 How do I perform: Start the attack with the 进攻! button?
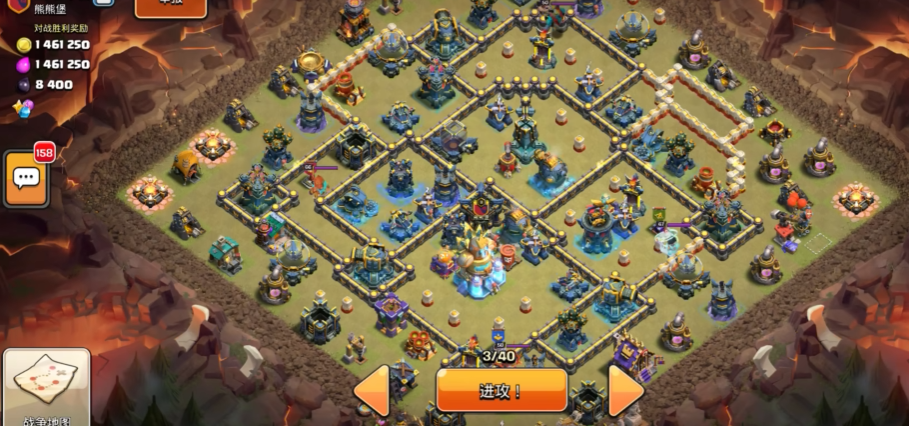pyautogui.click(x=501, y=391)
